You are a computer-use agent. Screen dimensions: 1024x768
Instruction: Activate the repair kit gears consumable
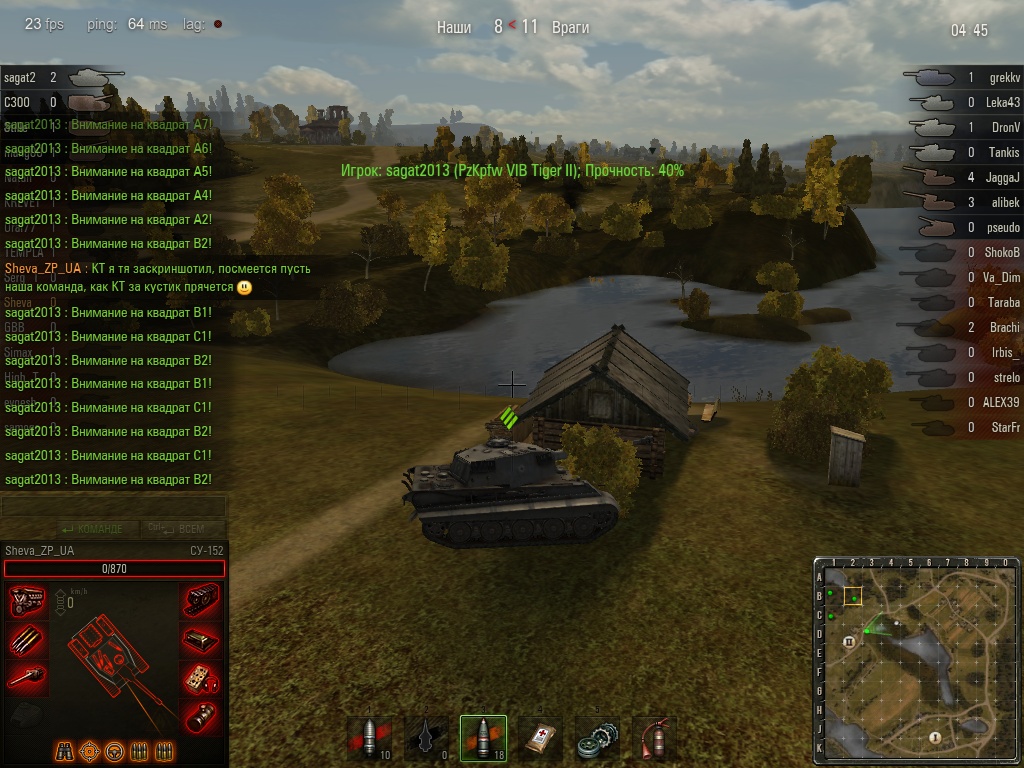597,739
